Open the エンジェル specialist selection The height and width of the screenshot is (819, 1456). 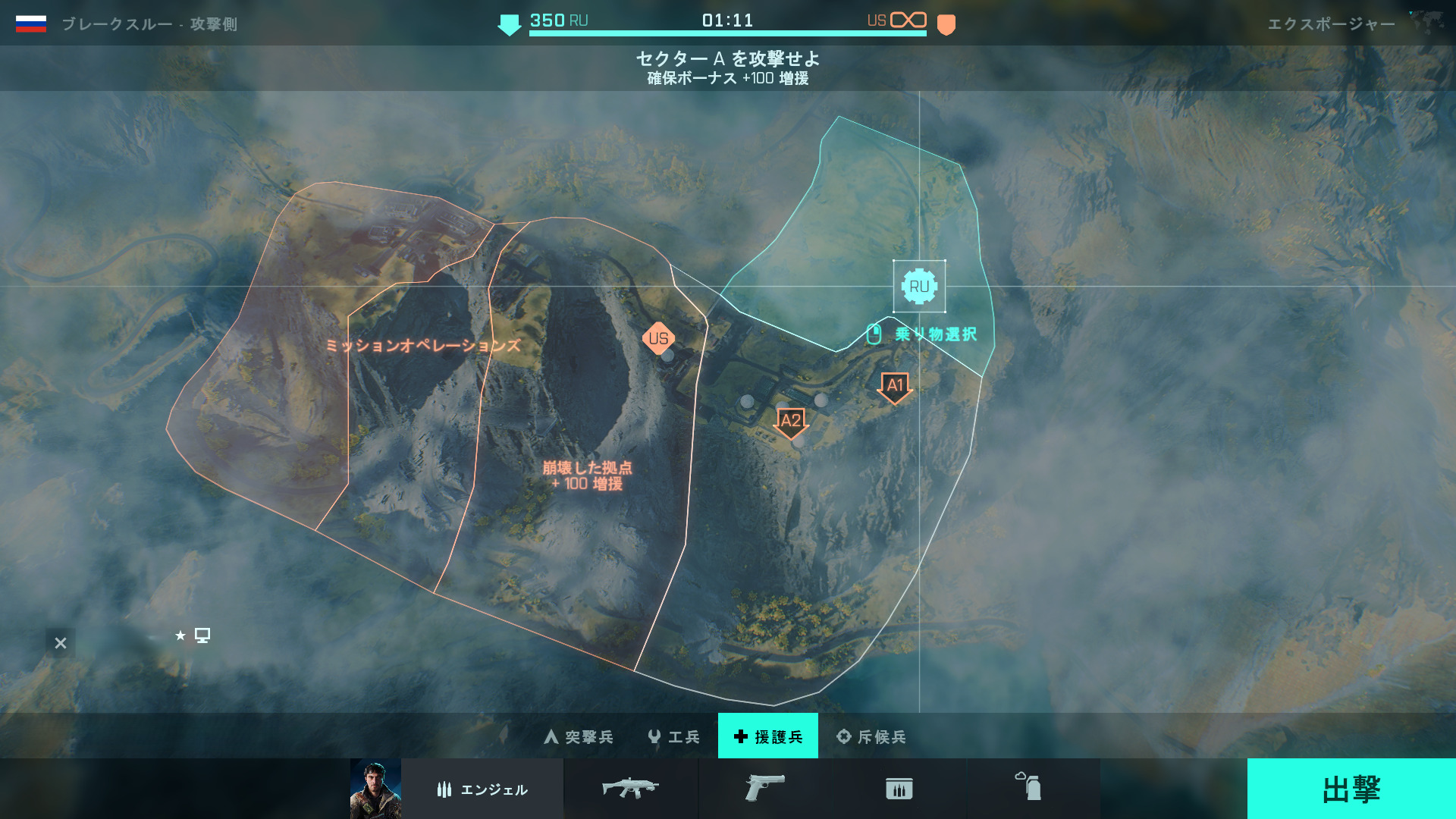482,789
